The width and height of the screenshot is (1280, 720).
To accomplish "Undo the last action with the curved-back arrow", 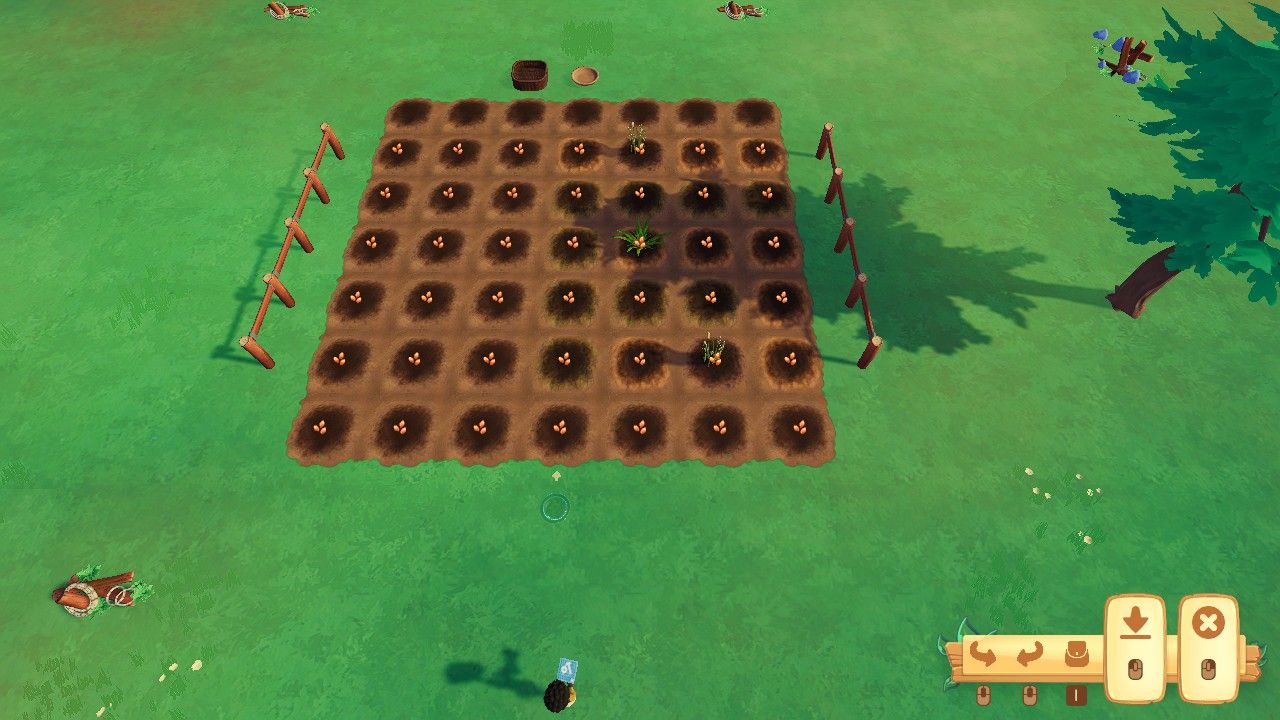I will tap(983, 655).
